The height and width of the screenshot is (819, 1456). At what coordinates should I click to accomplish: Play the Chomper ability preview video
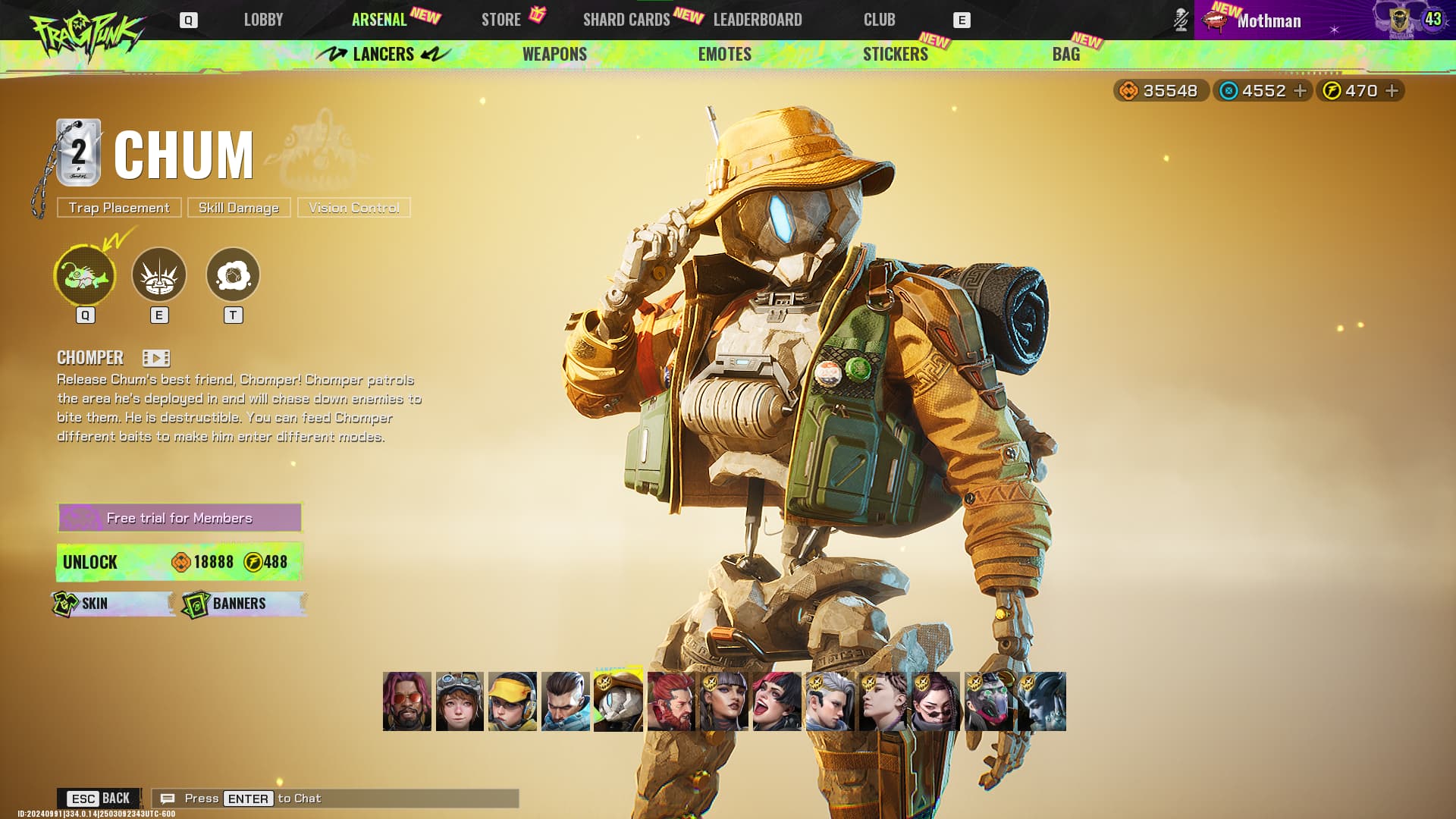click(156, 358)
